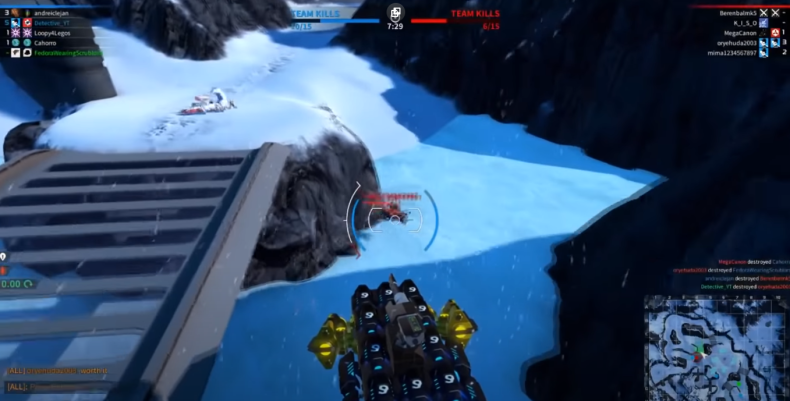Select BerenbalmkS on the enemy roster
Screen dimensions: 790x401
(738, 12)
